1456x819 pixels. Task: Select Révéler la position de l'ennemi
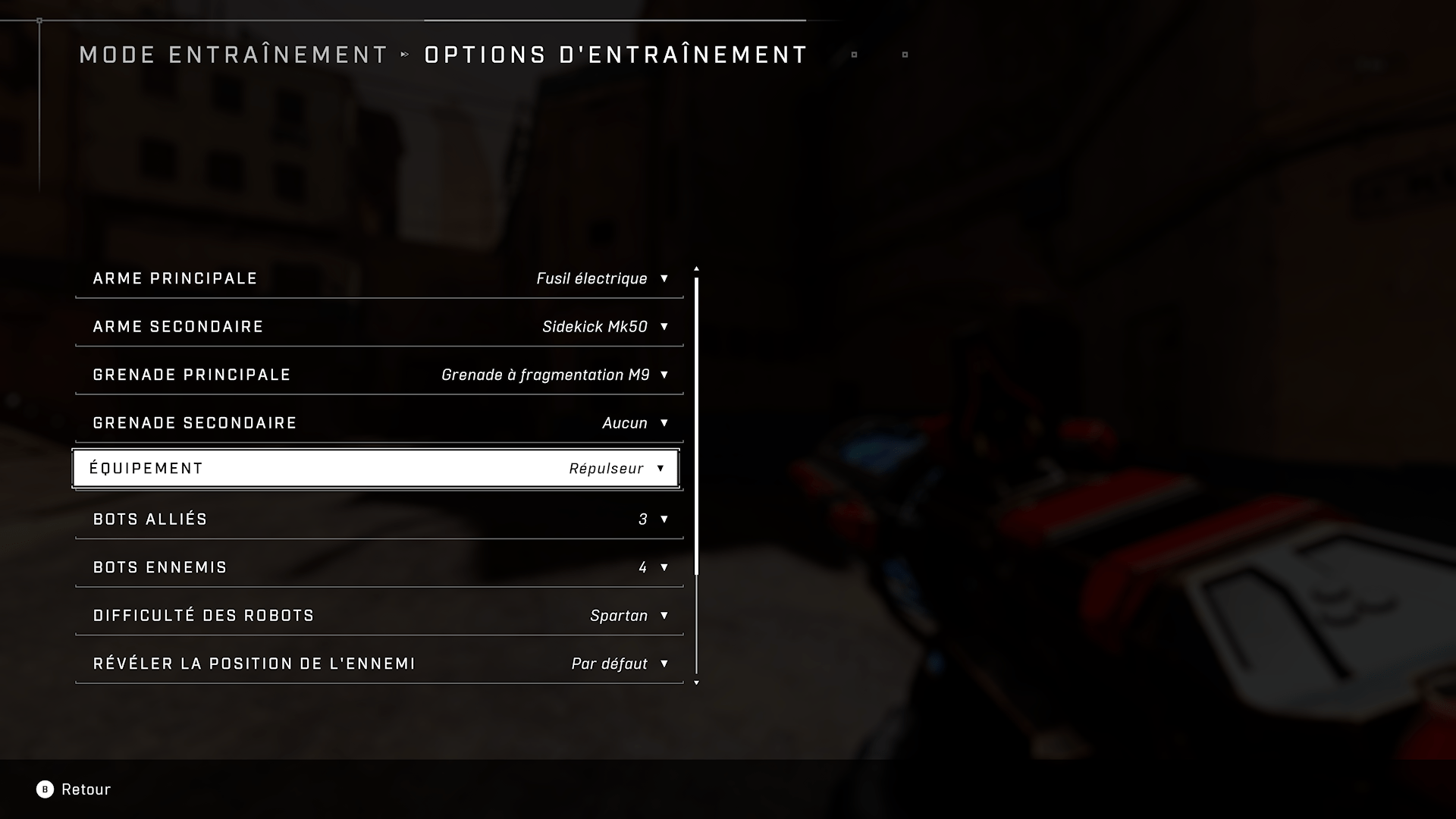[379, 664]
